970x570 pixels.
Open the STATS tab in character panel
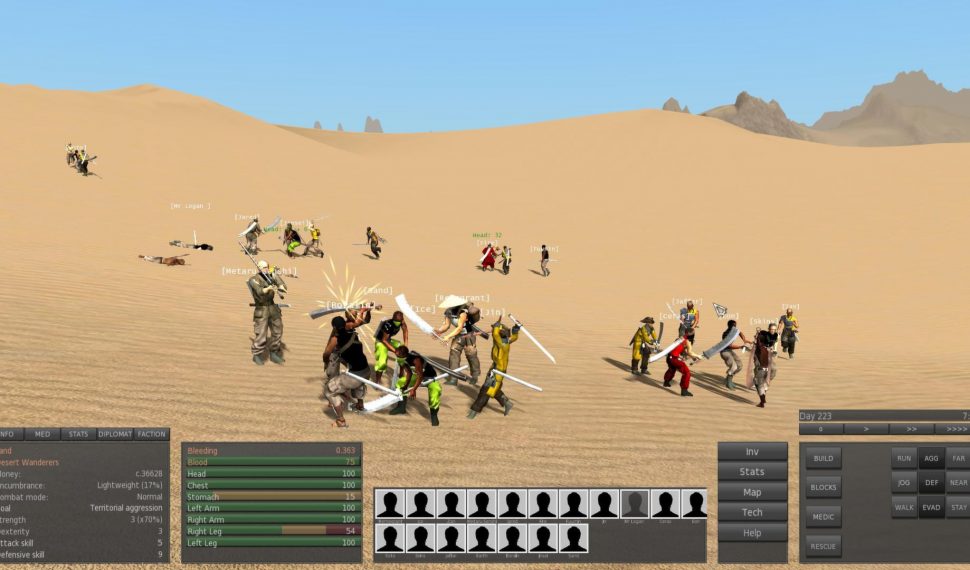[x=76, y=434]
